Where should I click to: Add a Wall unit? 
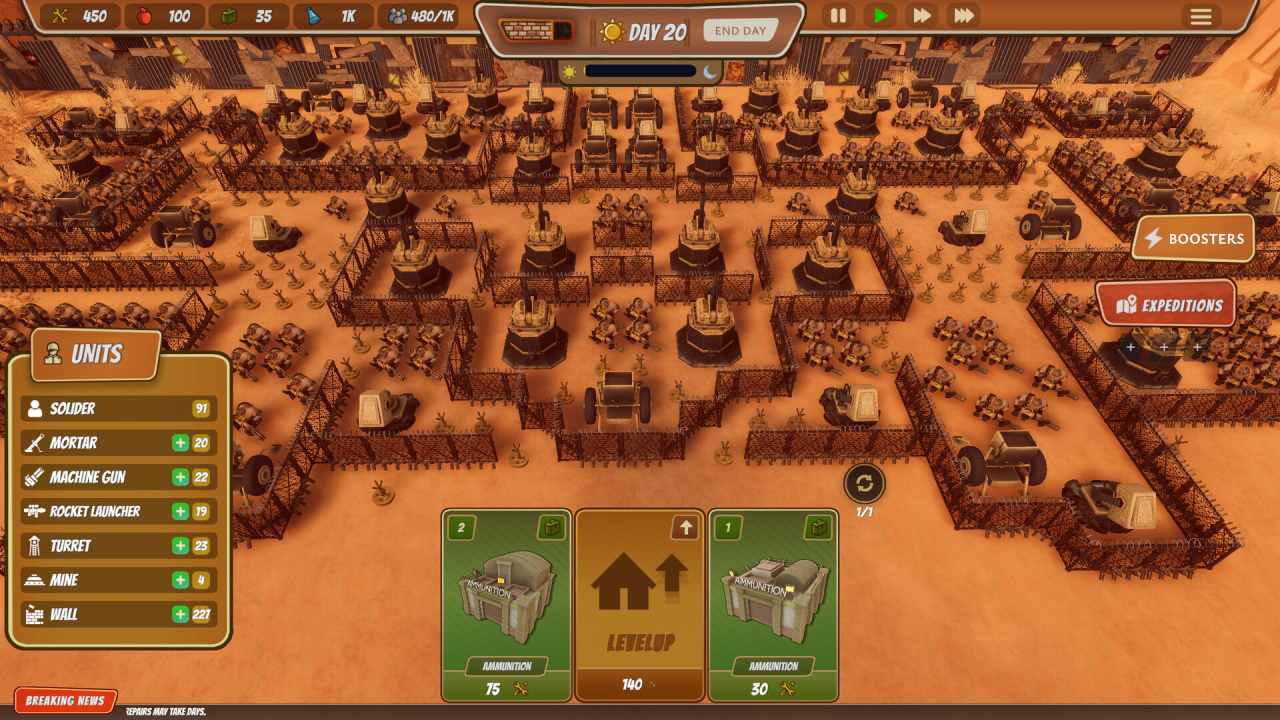[x=181, y=614]
